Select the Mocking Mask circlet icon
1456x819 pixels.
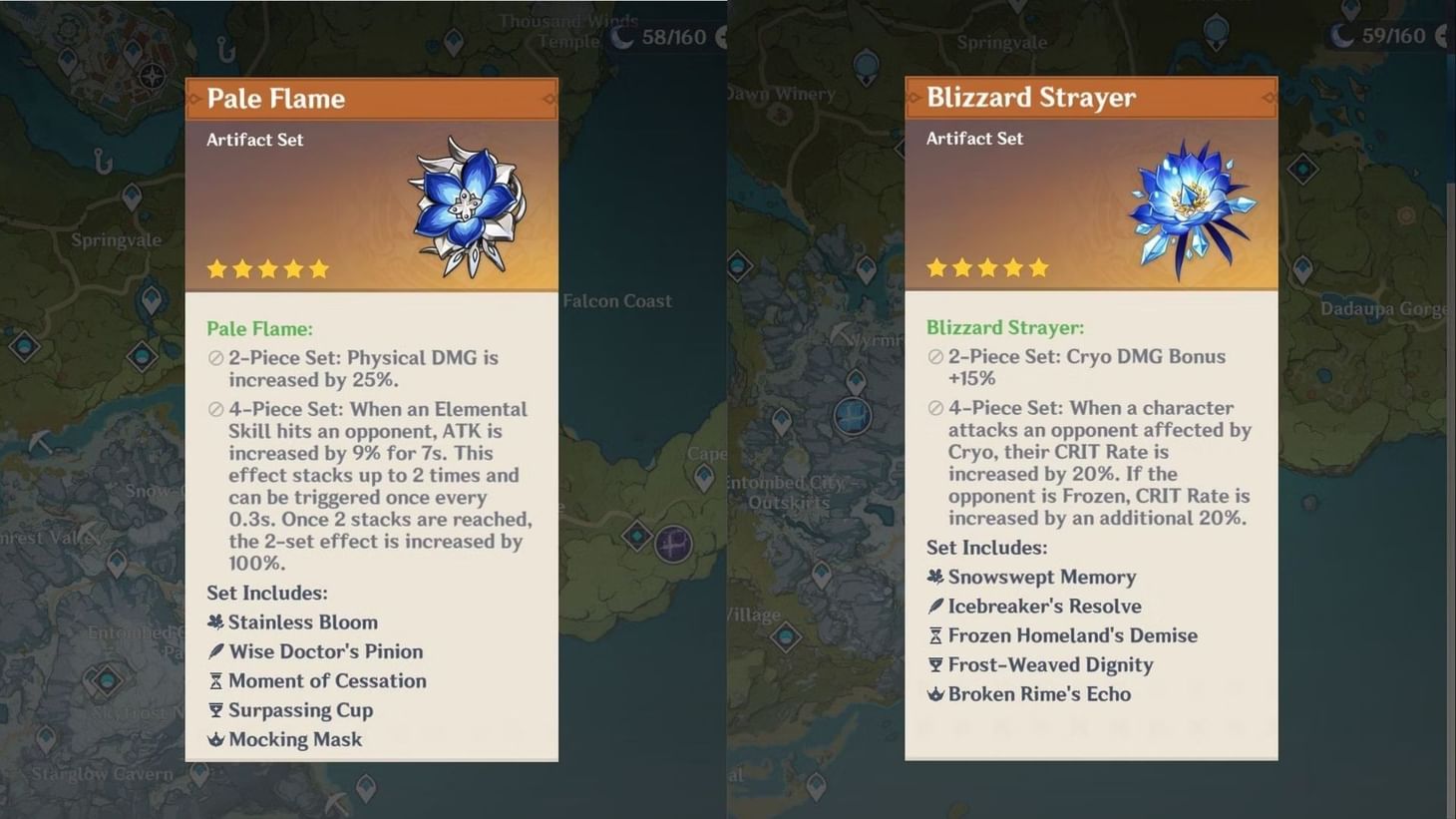click(x=214, y=739)
